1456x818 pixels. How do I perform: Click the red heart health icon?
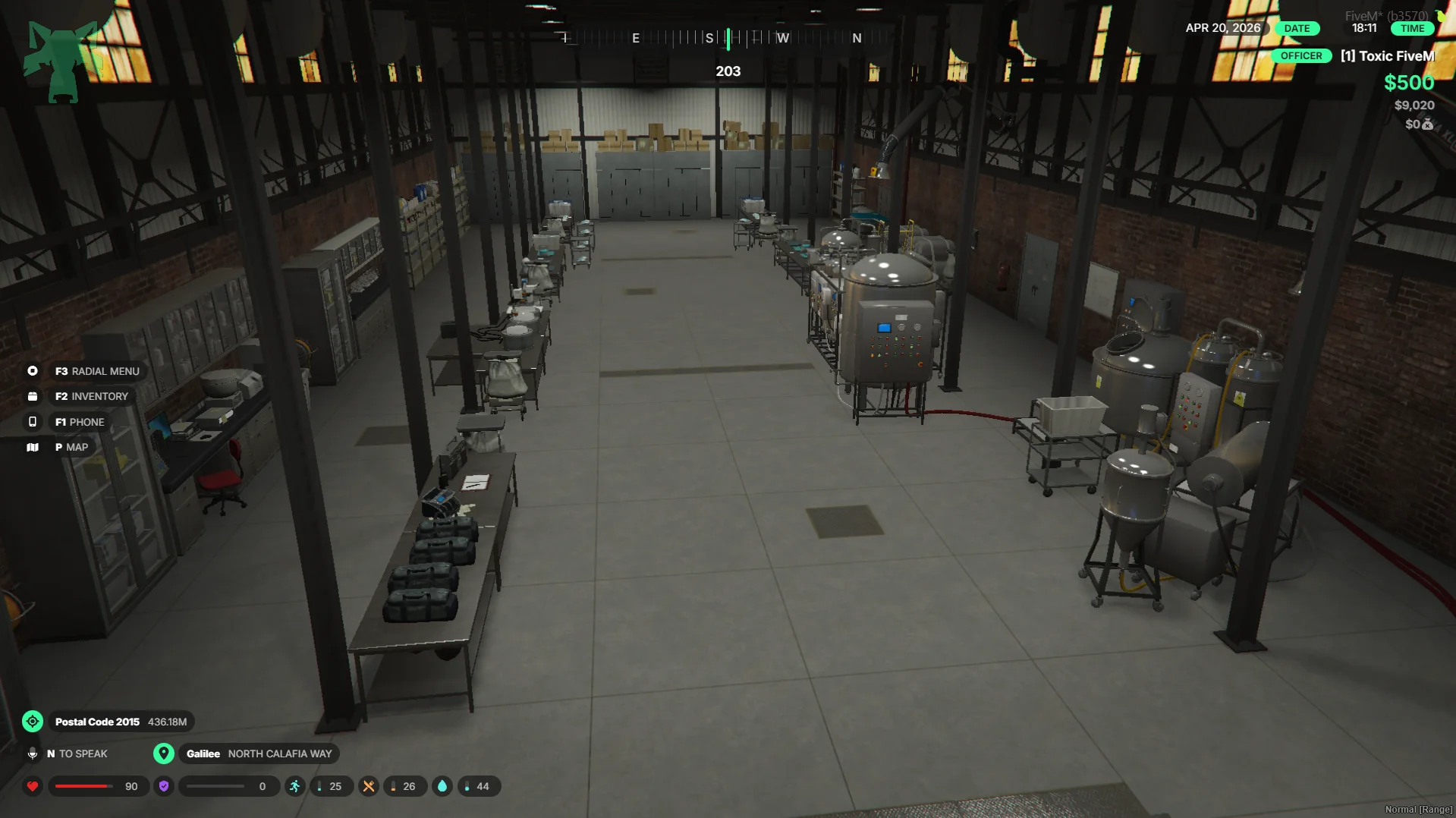[x=33, y=786]
